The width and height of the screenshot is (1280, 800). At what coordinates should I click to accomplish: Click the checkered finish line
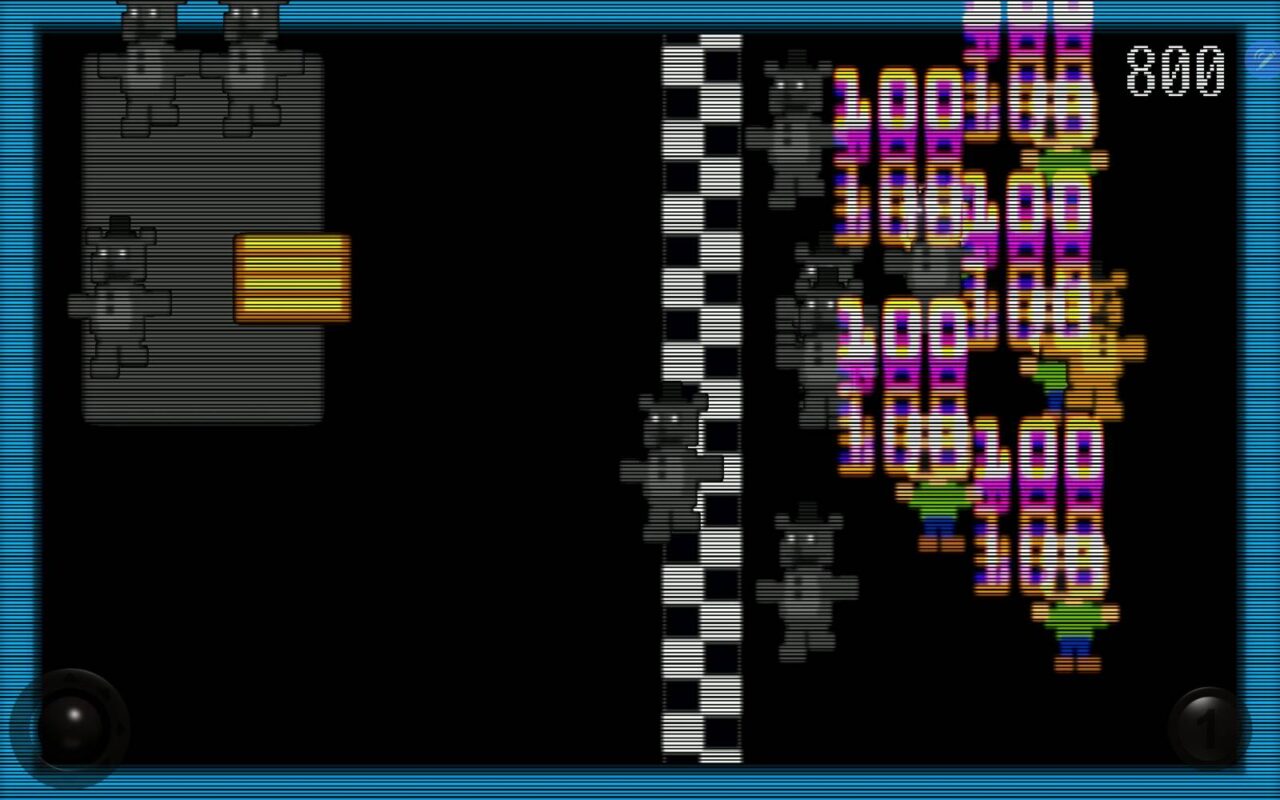click(x=700, y=400)
